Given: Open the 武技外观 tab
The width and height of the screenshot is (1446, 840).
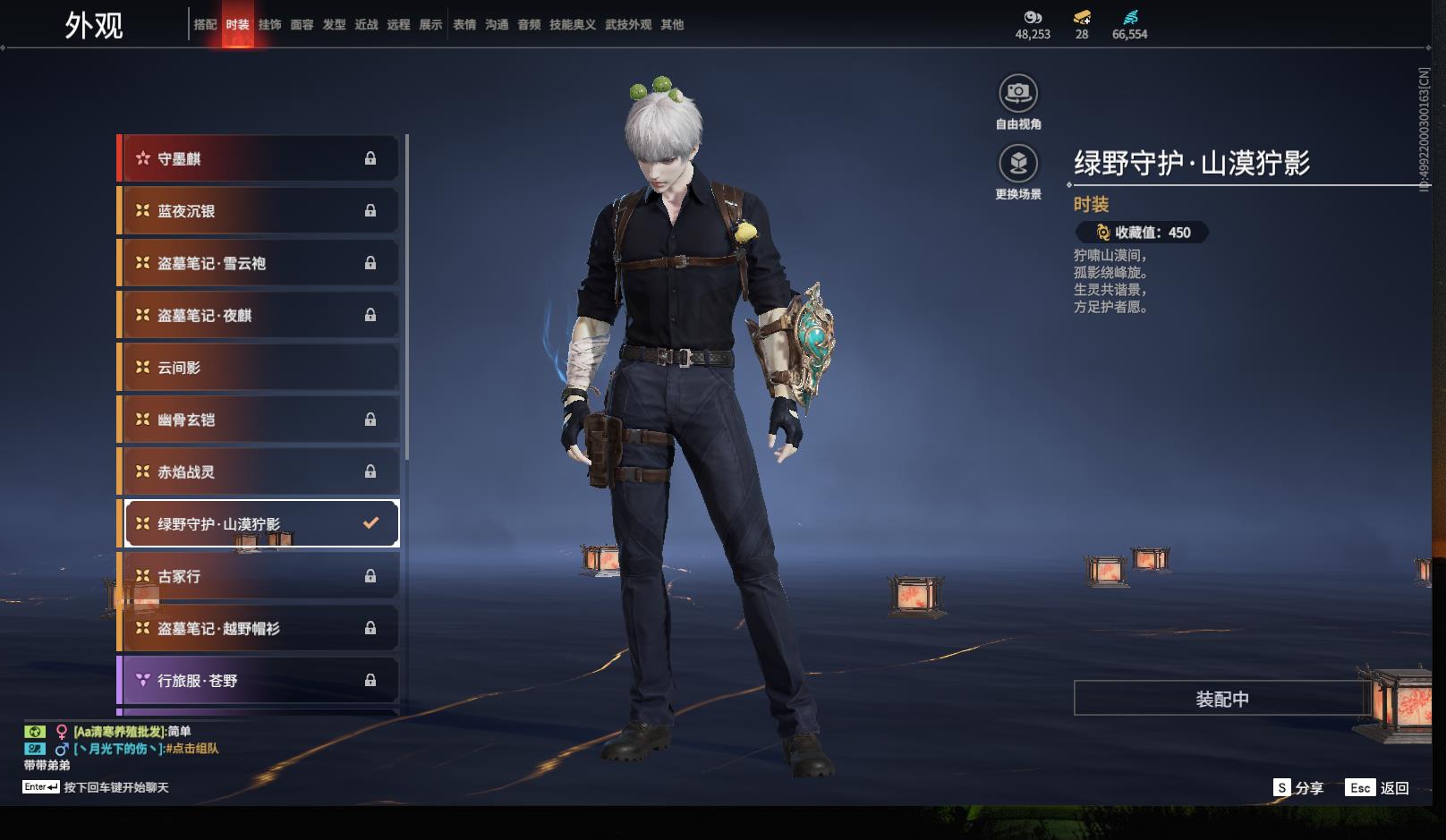Looking at the screenshot, I should 627,25.
